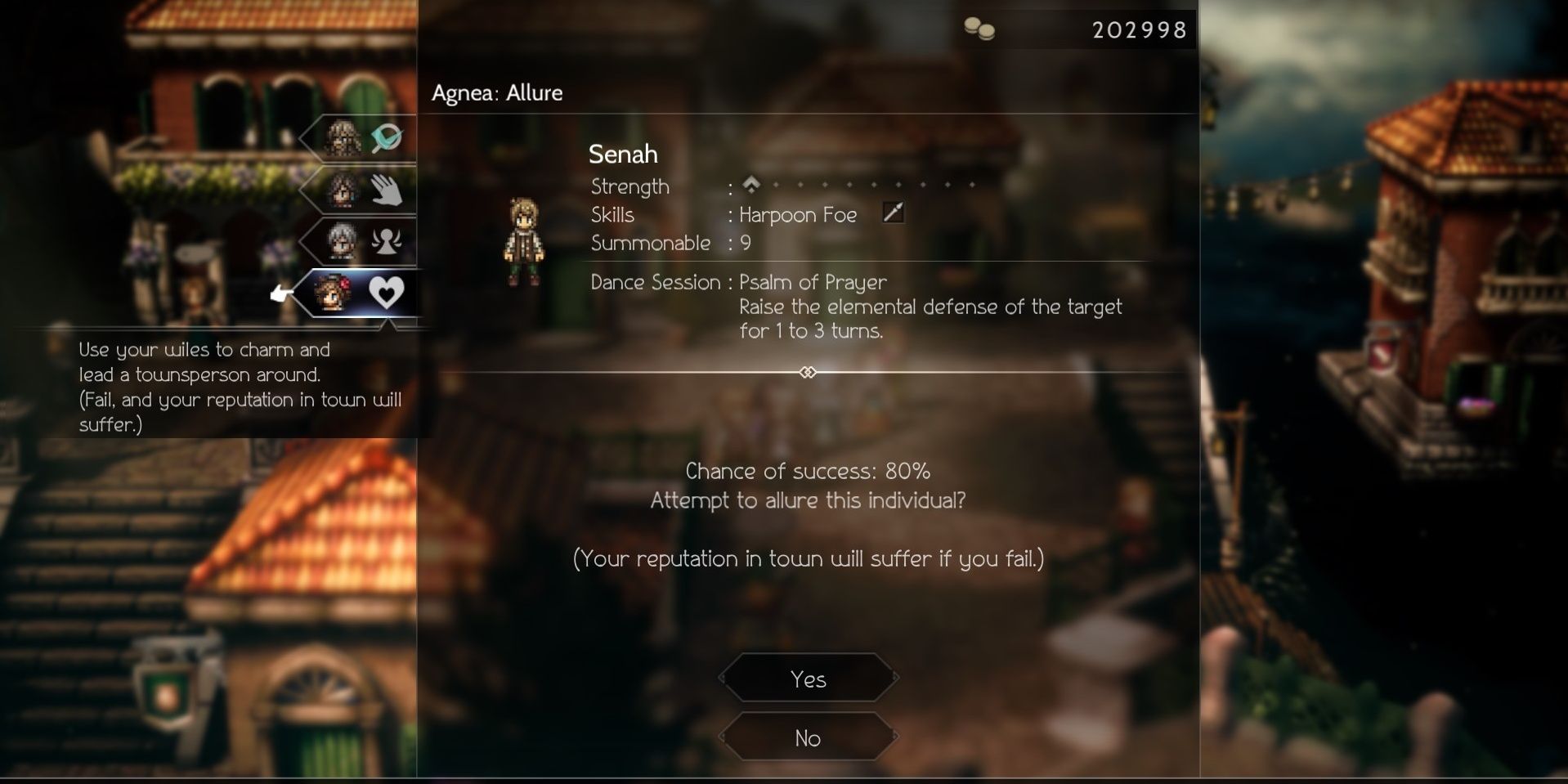Click the Harpoon Foe spear skill icon
1568x784 pixels.
(893, 213)
